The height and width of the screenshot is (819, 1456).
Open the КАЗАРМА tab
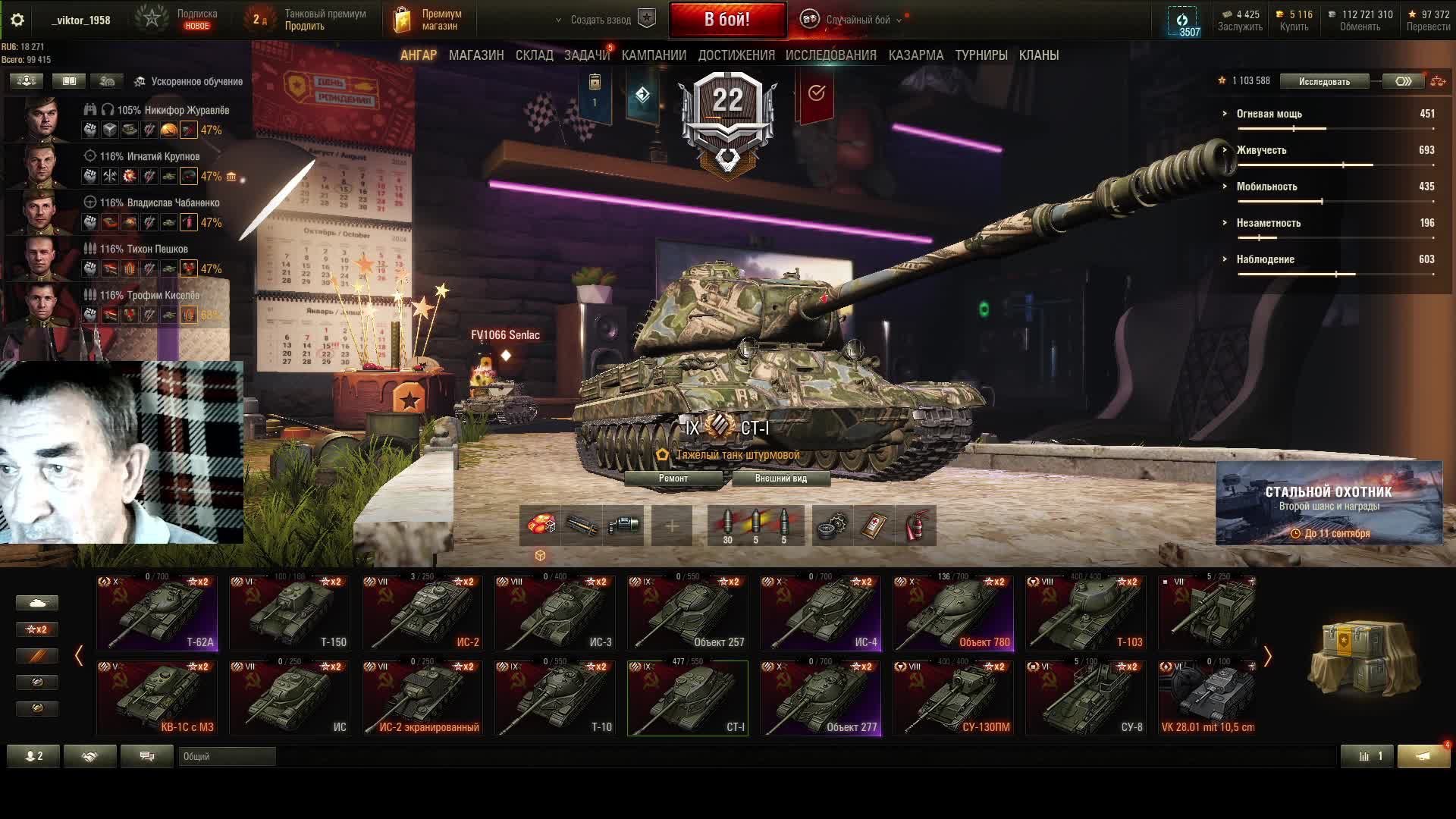(x=916, y=55)
